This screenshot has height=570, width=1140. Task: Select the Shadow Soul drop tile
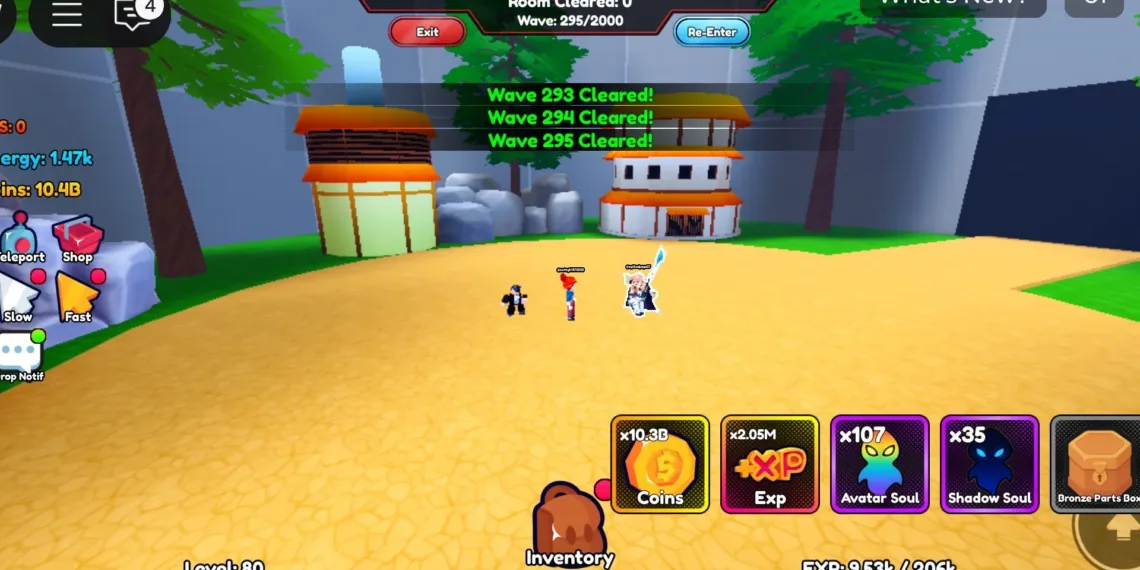tap(990, 464)
